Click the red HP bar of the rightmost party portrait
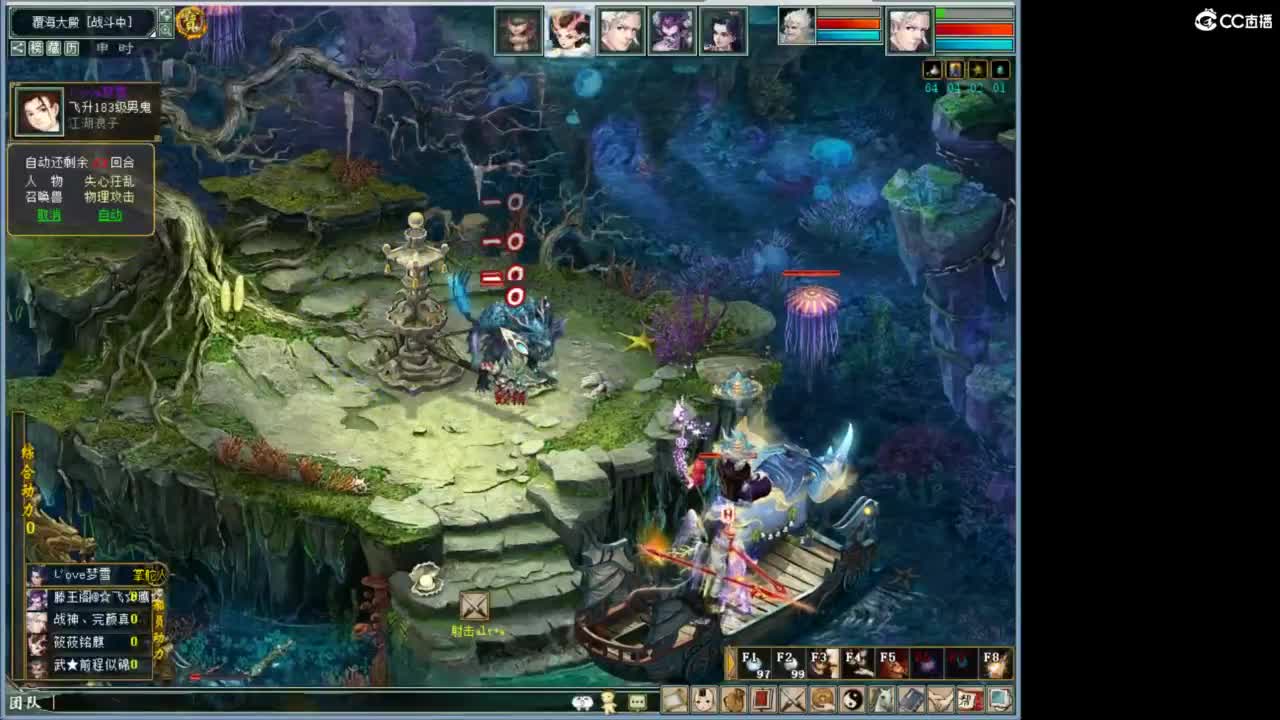 [975, 29]
